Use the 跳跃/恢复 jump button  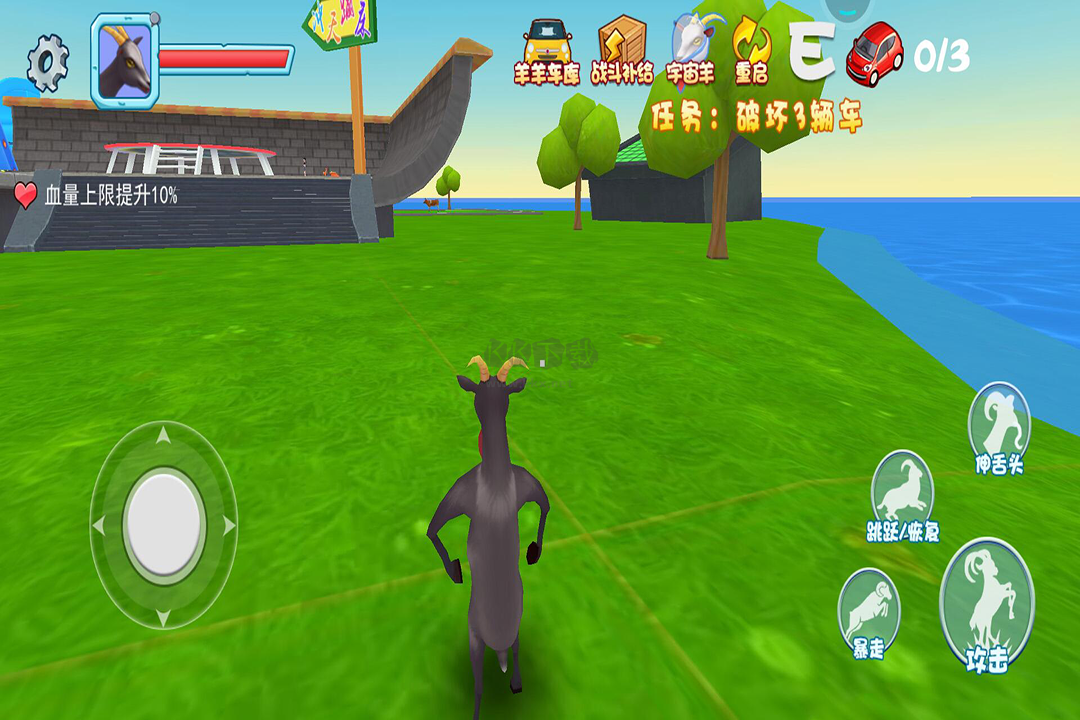click(x=903, y=495)
